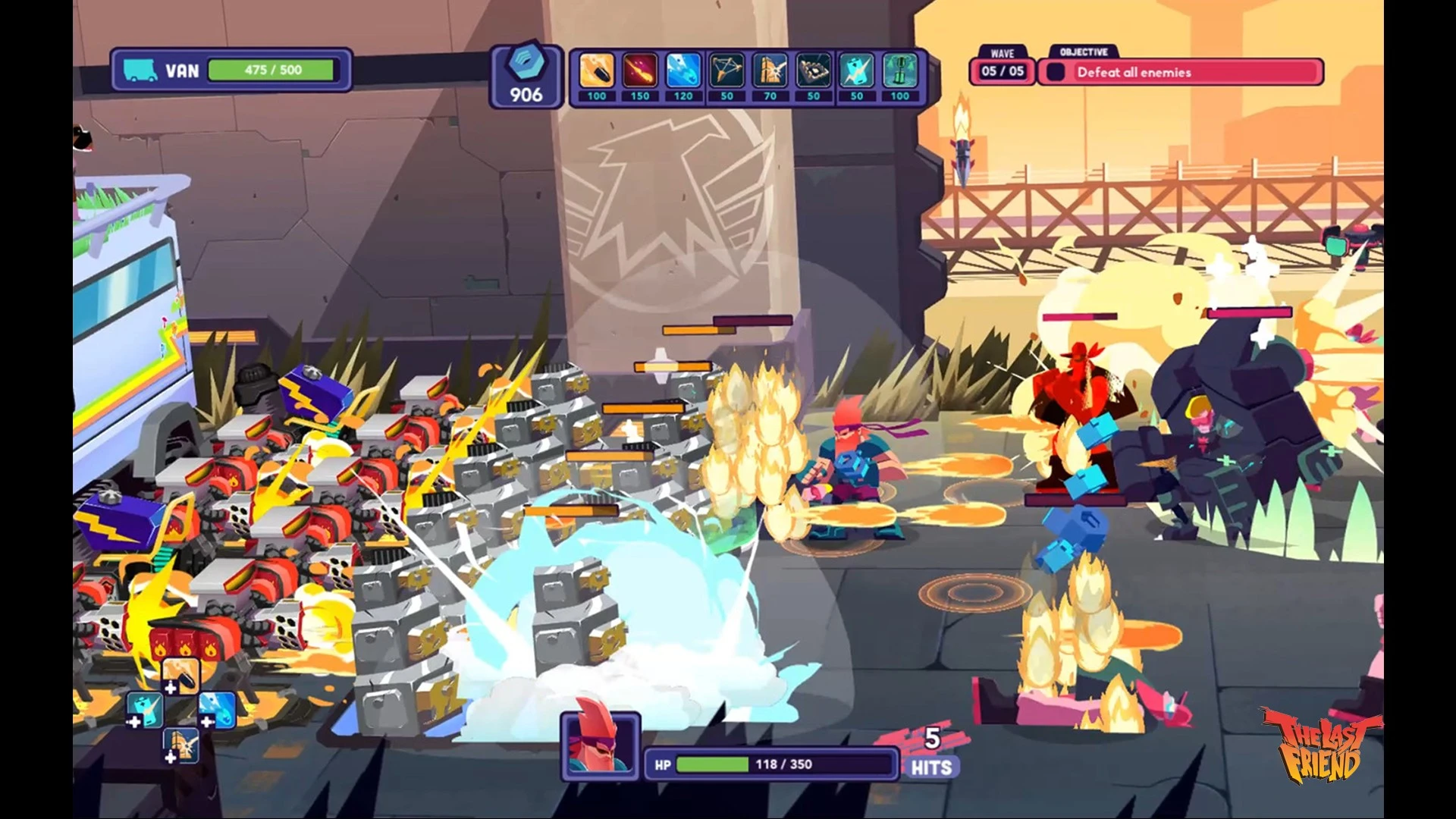Click the Defeat all enemies objective tracker
The image size is (1456, 819).
(1180, 72)
